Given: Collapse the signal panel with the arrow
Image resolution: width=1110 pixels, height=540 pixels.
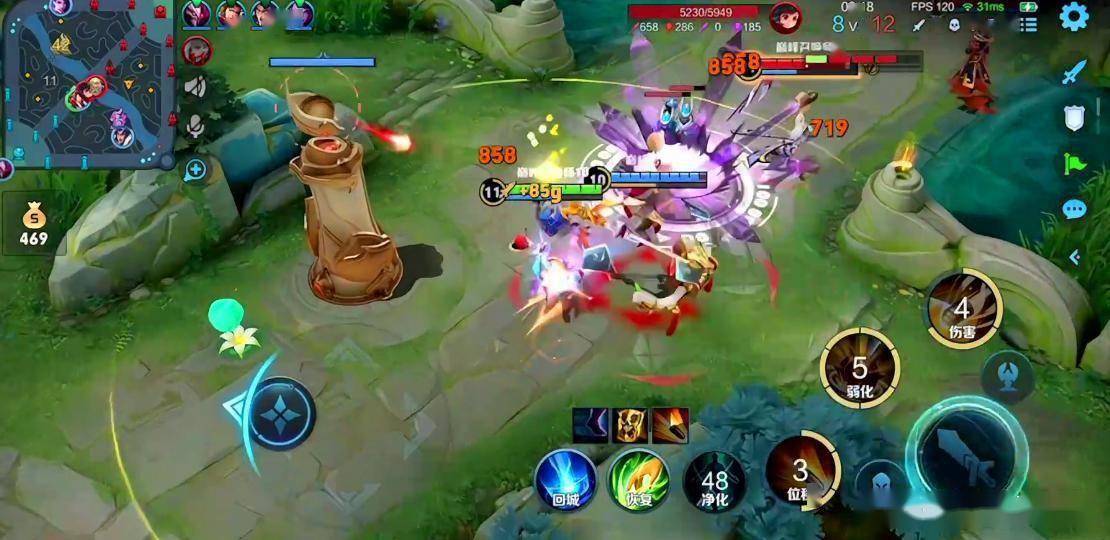Looking at the screenshot, I should point(1075,257).
